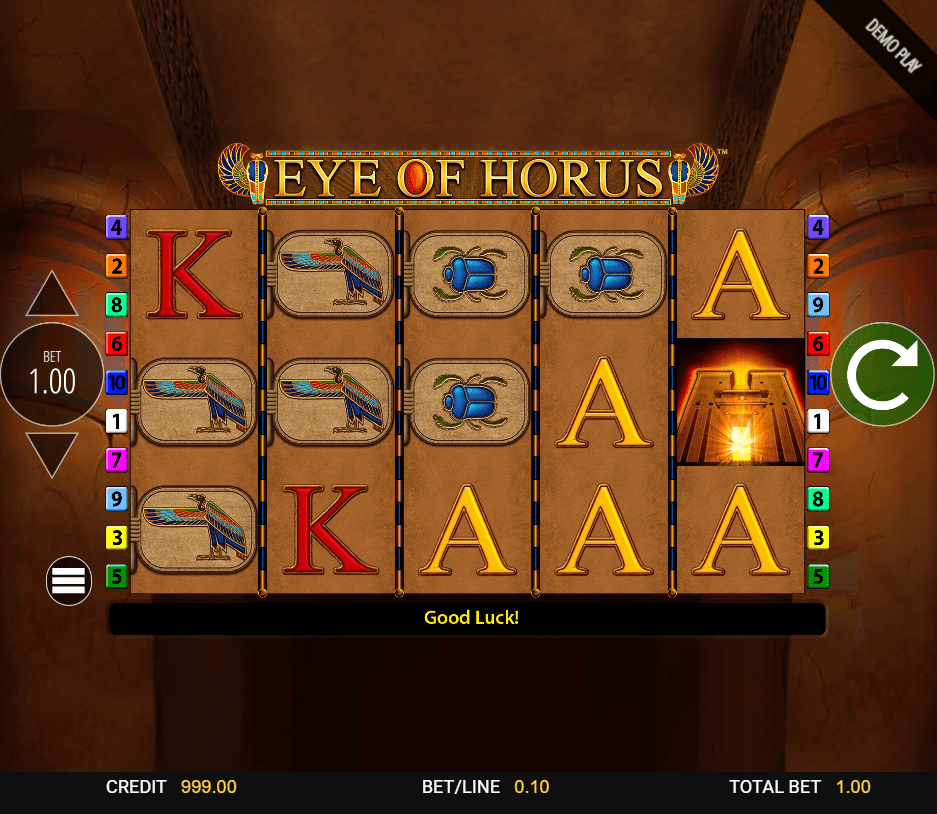Increase the bet with the up arrow
Image resolution: width=937 pixels, height=814 pixels.
(x=52, y=297)
